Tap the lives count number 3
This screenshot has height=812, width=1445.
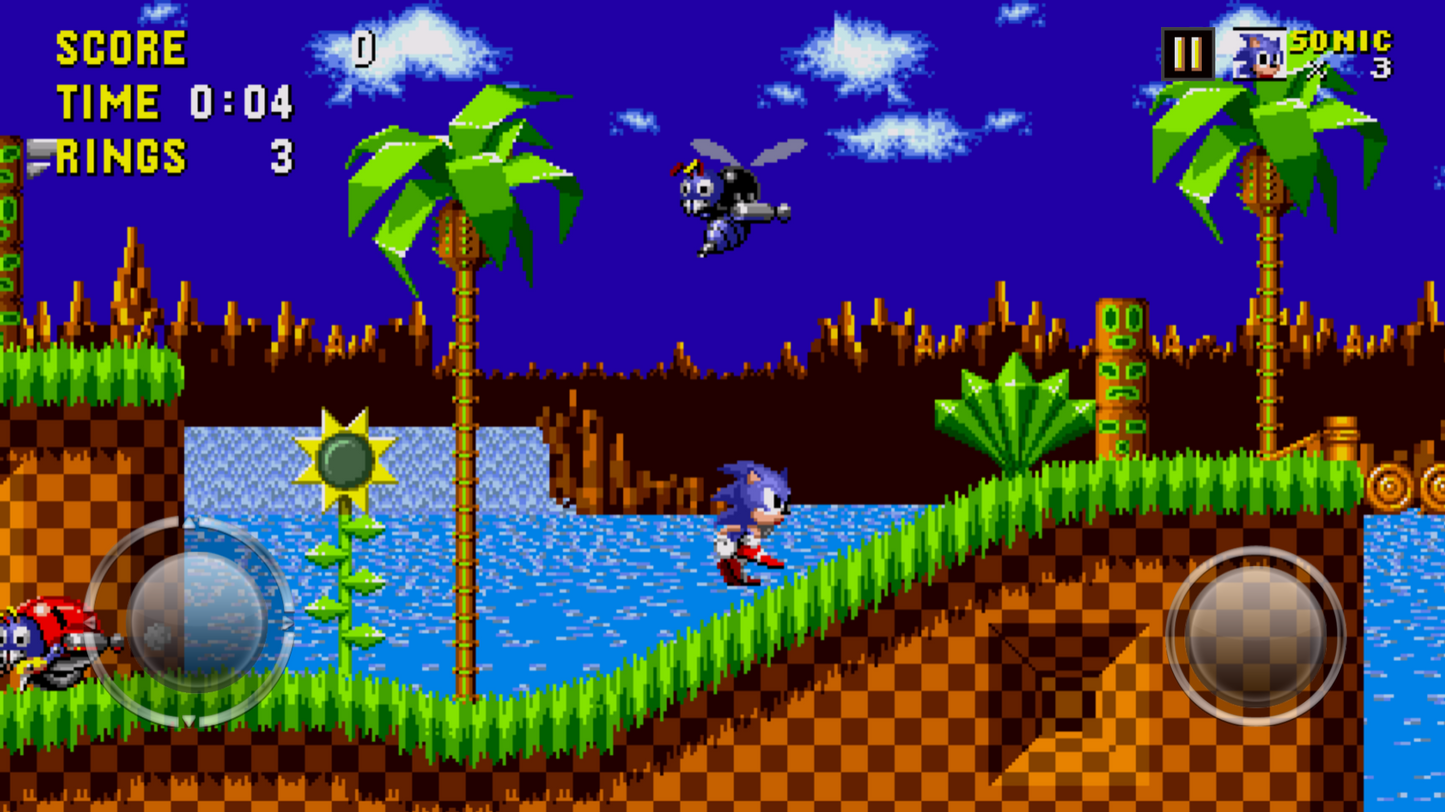coord(1380,70)
